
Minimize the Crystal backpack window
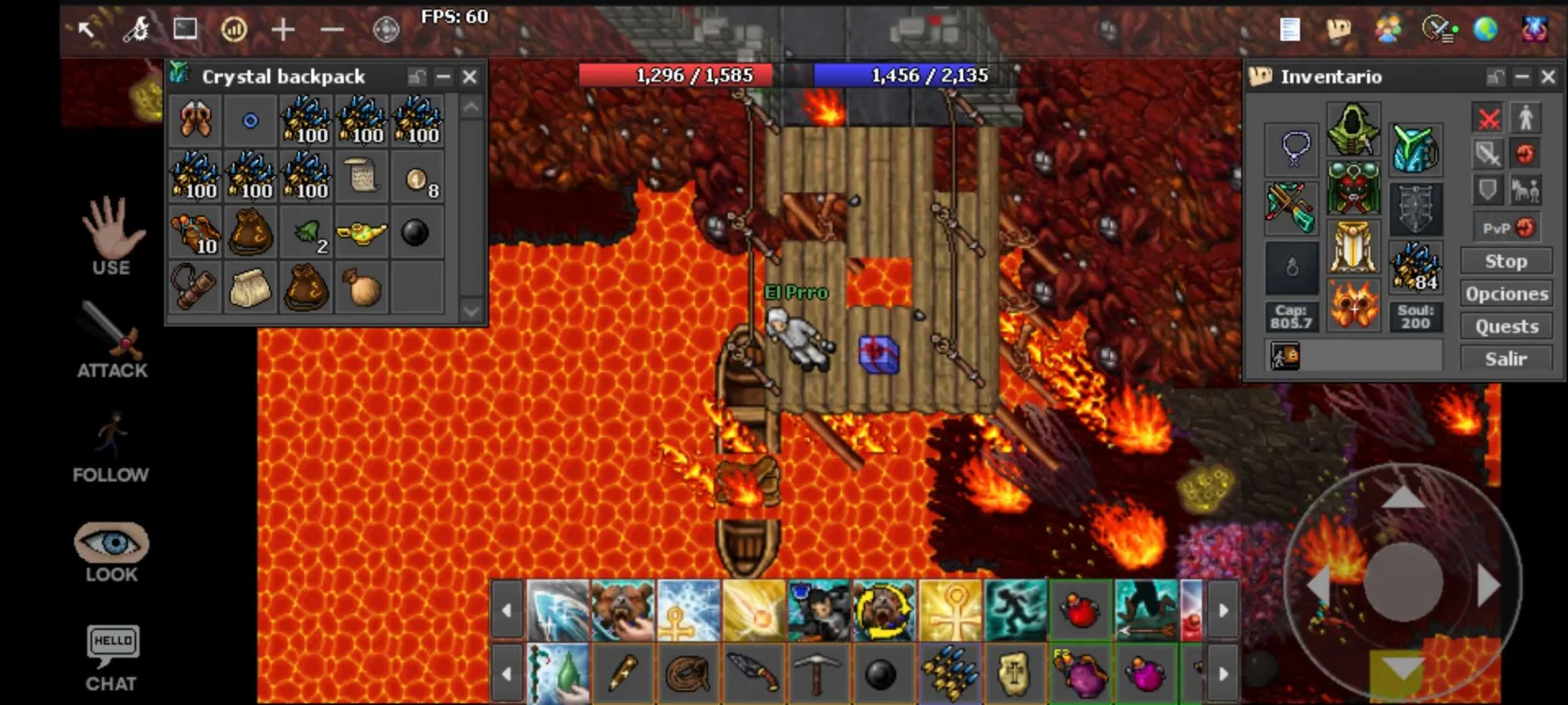[x=443, y=77]
